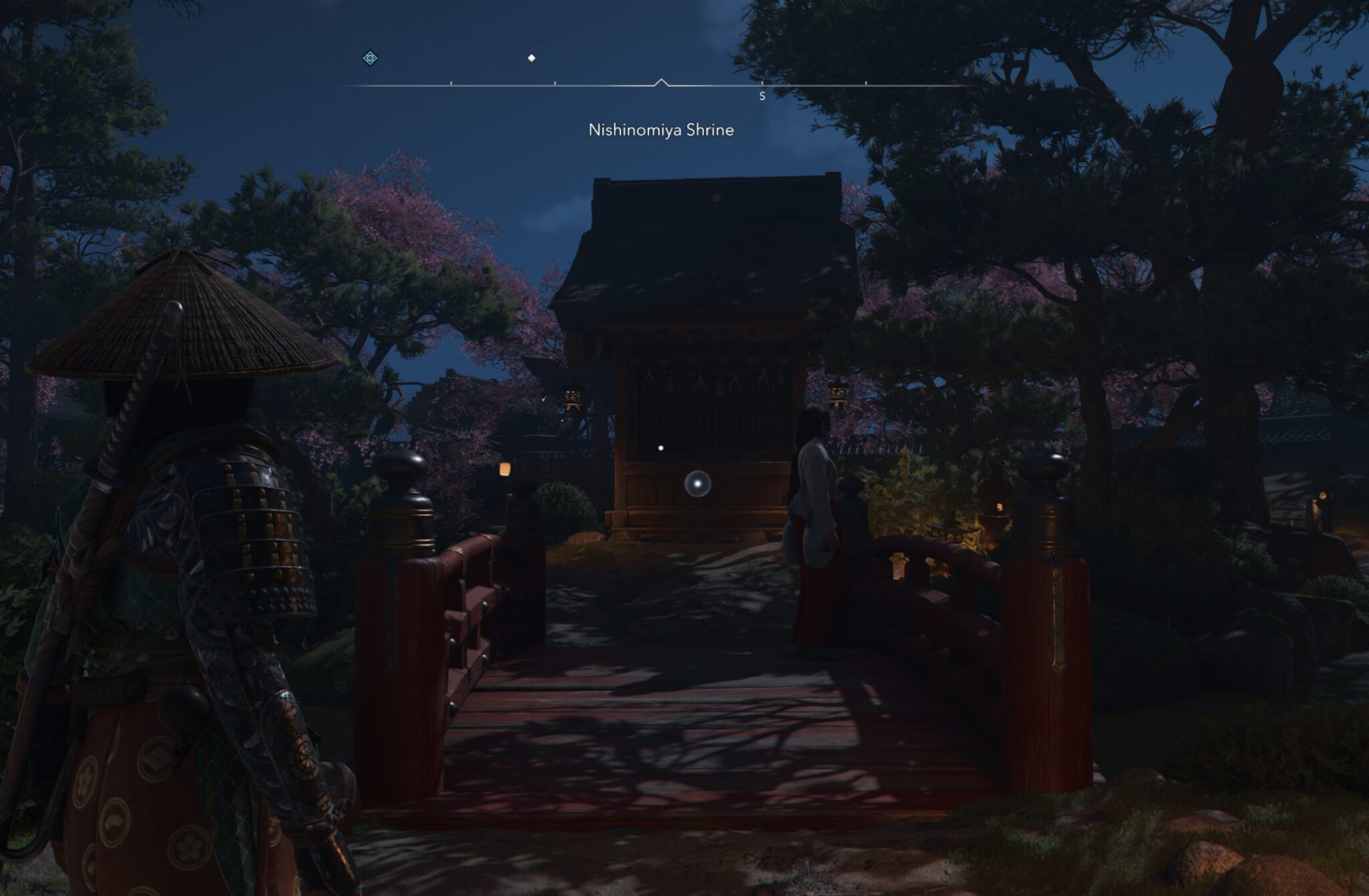Toggle the leftmost compass tick mark
Viewport: 1369px width, 896px height.
(451, 83)
